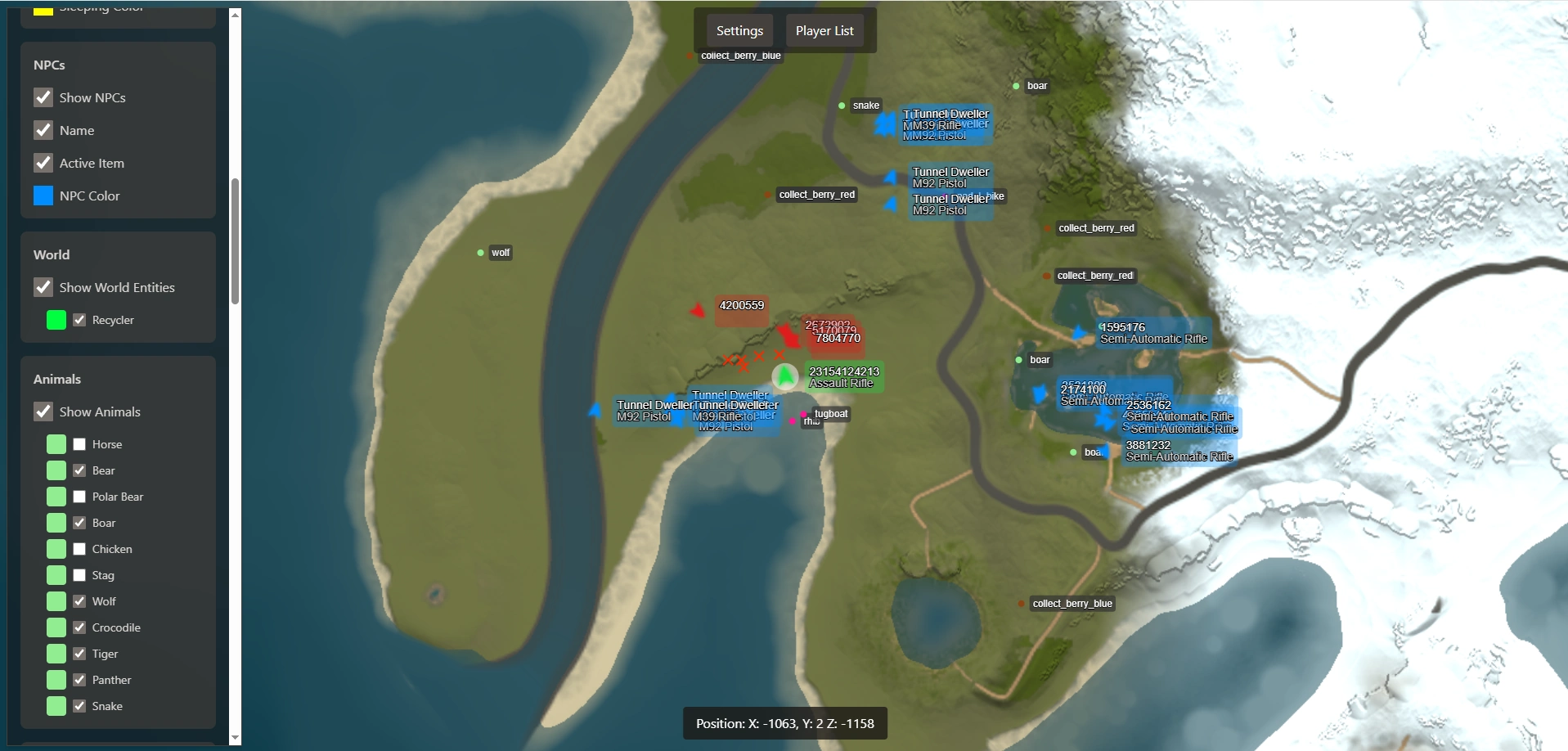Turn off the Wolf filter

[79, 601]
